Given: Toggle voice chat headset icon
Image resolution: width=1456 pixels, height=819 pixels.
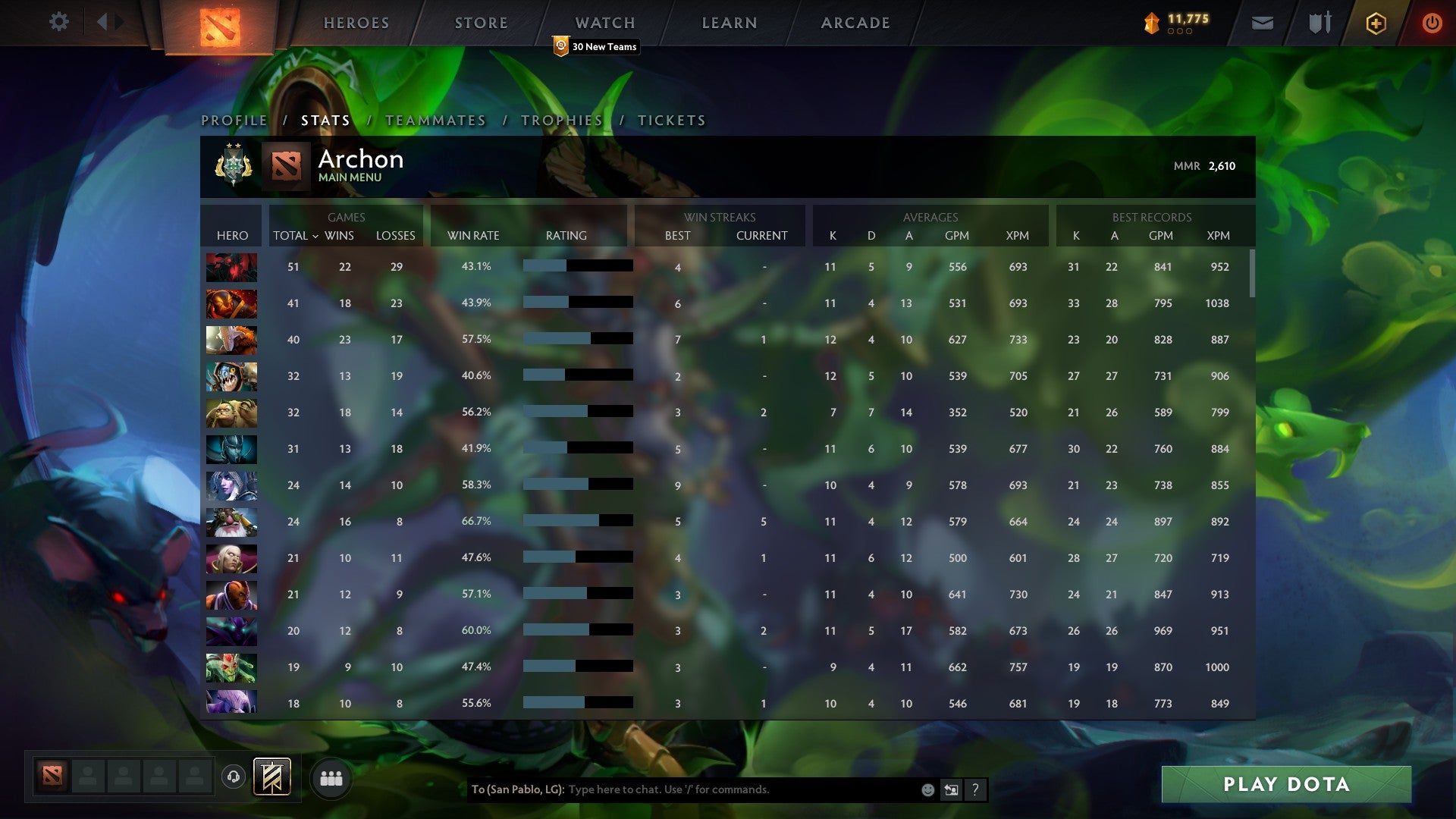Looking at the screenshot, I should [232, 777].
